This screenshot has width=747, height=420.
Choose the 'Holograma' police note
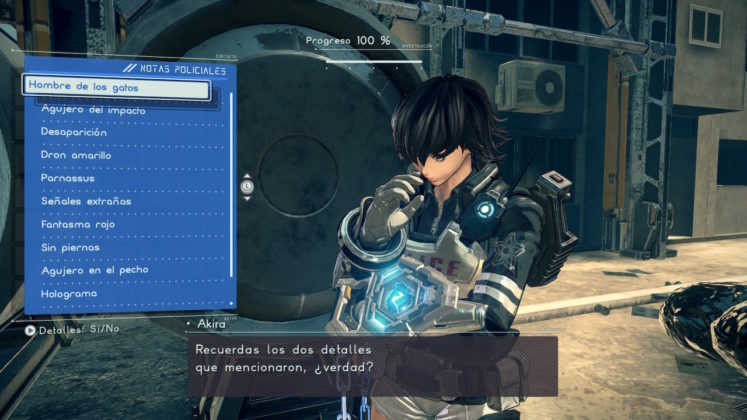(69, 295)
